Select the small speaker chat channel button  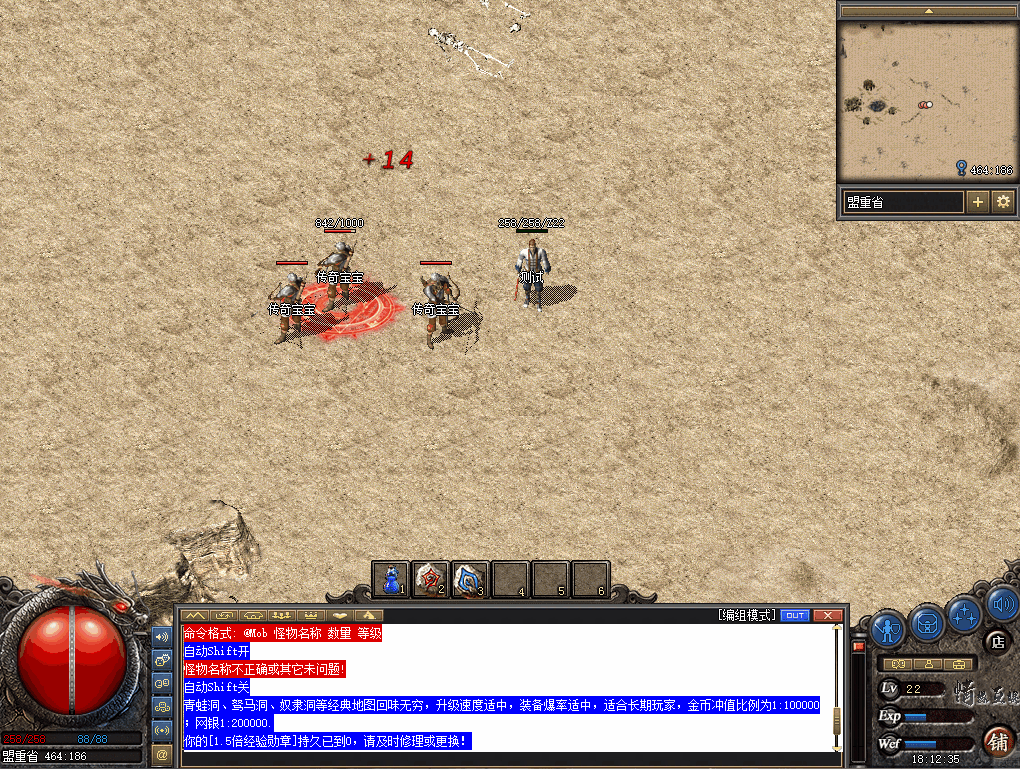click(x=162, y=635)
